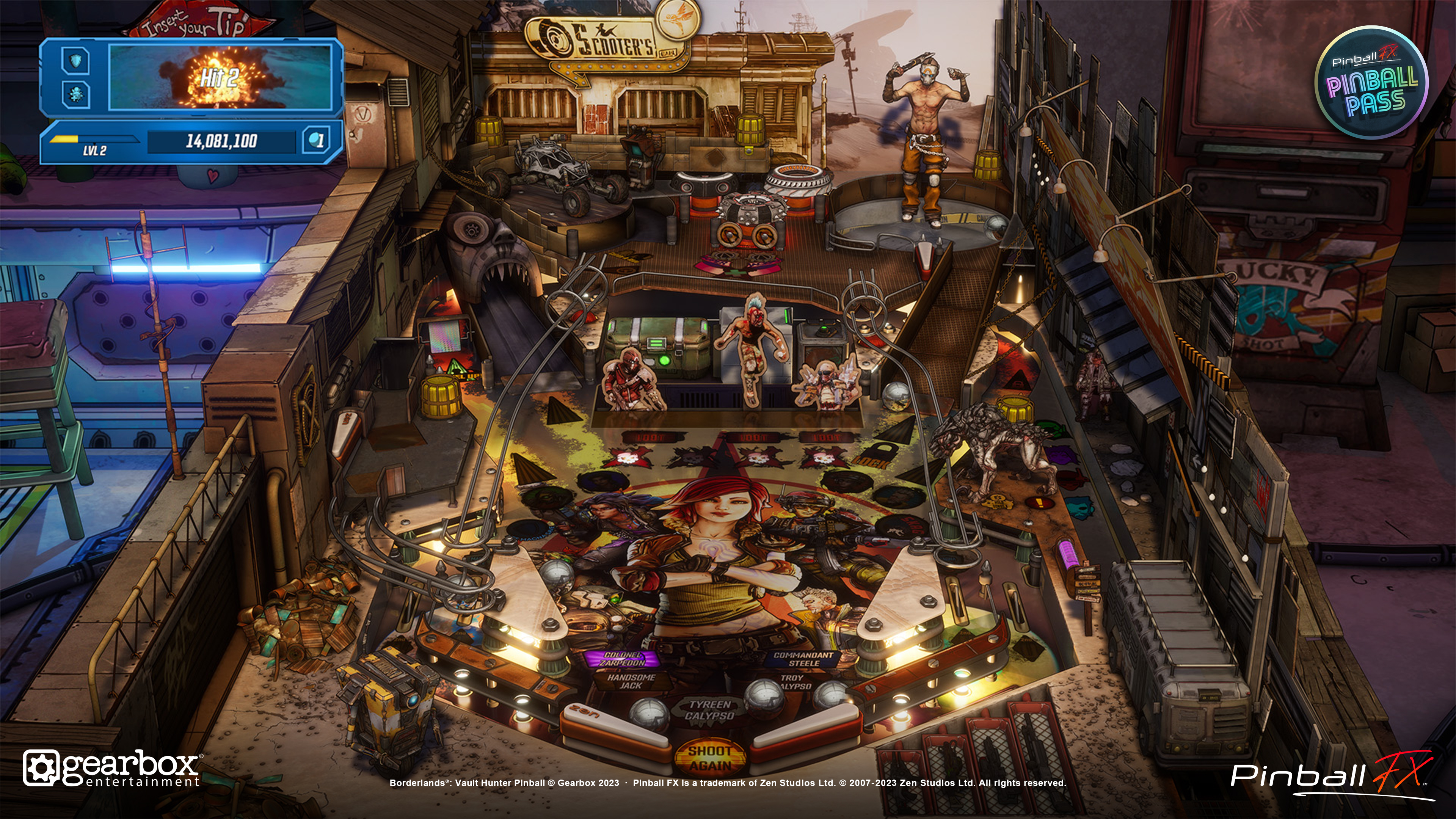
Task: Click the Gearbox Entertainment logo
Action: coord(112,769)
